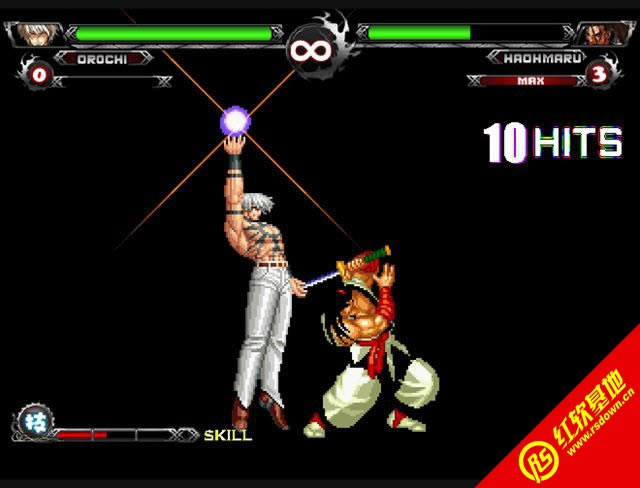This screenshot has width=640, height=488.
Task: Click Haohmaru's character portrait
Action: (605, 34)
